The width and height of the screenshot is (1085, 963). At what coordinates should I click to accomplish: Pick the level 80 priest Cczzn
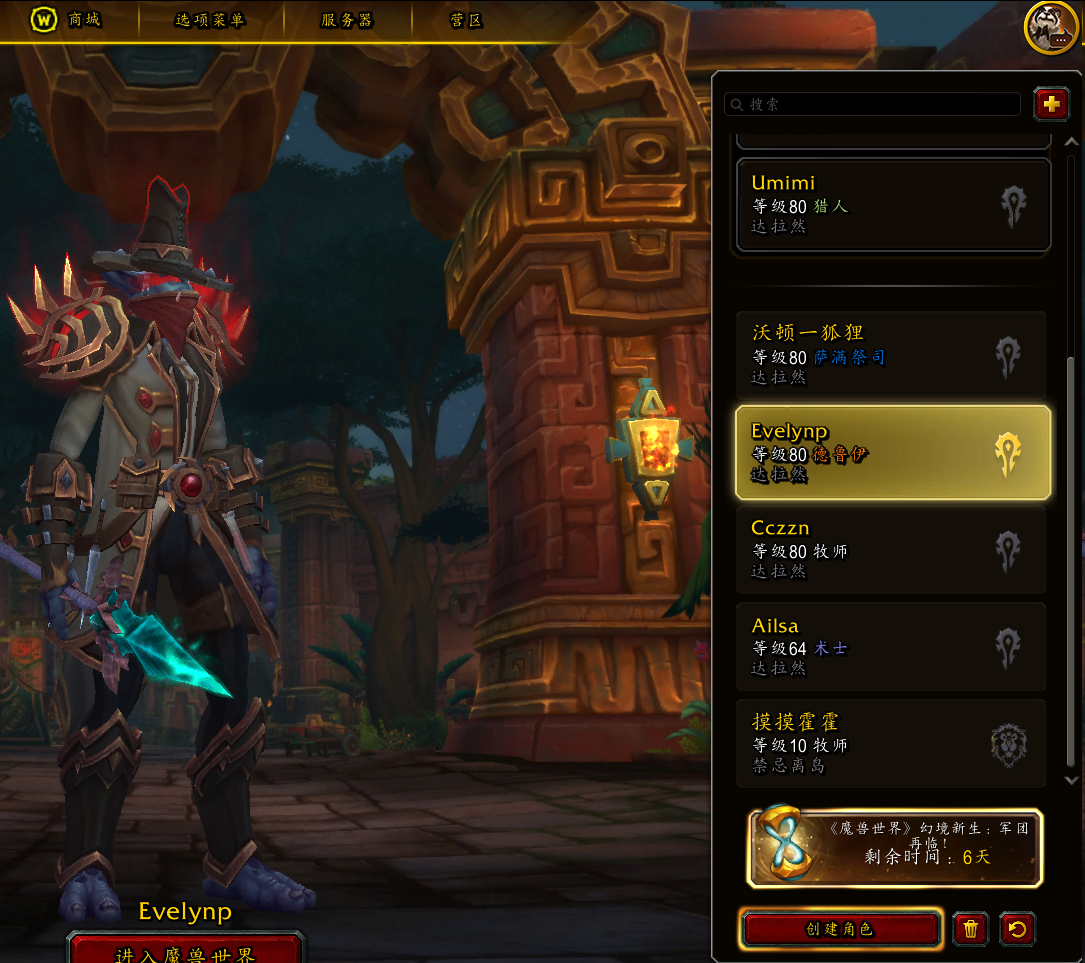891,549
